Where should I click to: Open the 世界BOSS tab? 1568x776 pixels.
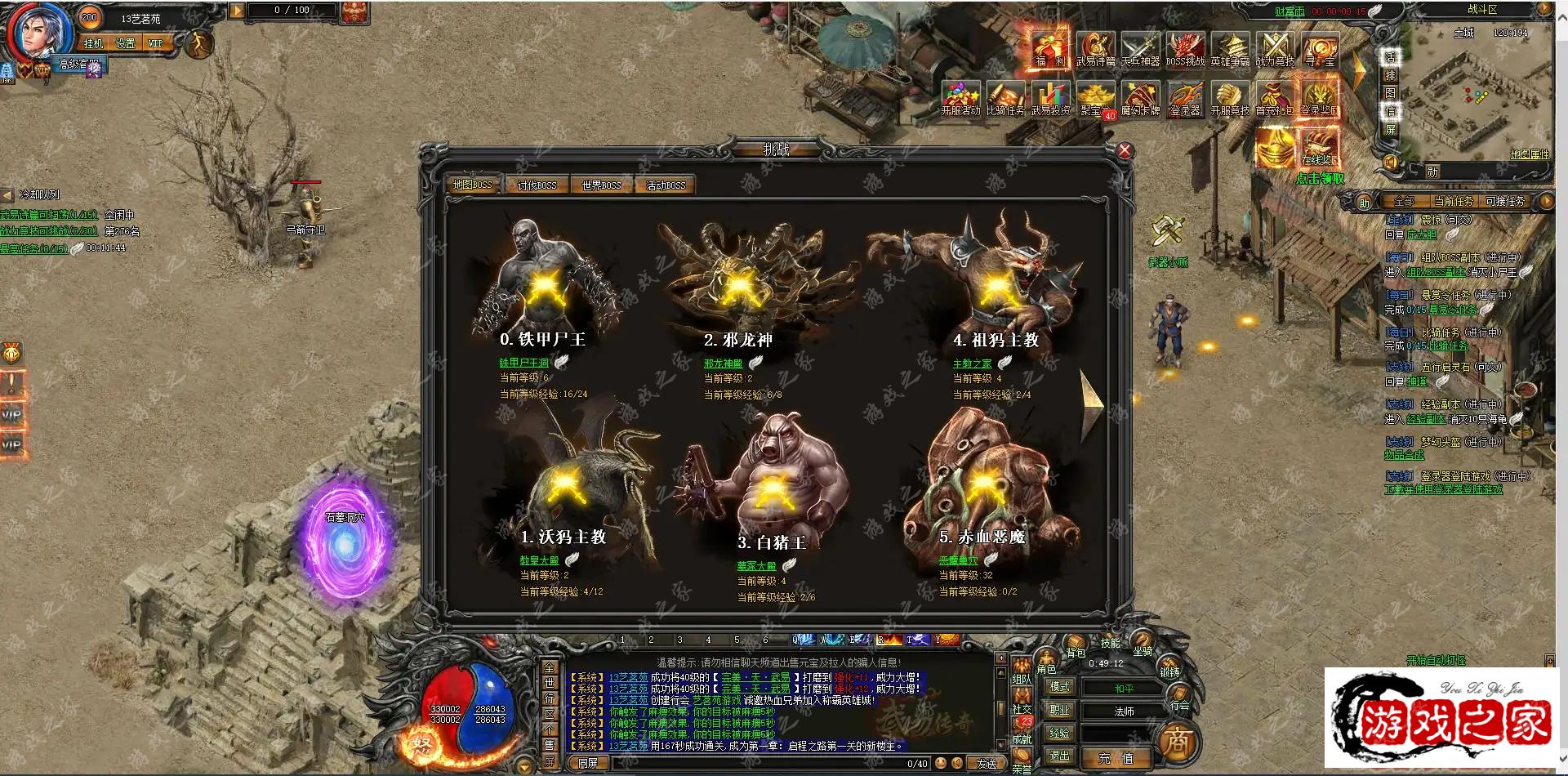(601, 185)
